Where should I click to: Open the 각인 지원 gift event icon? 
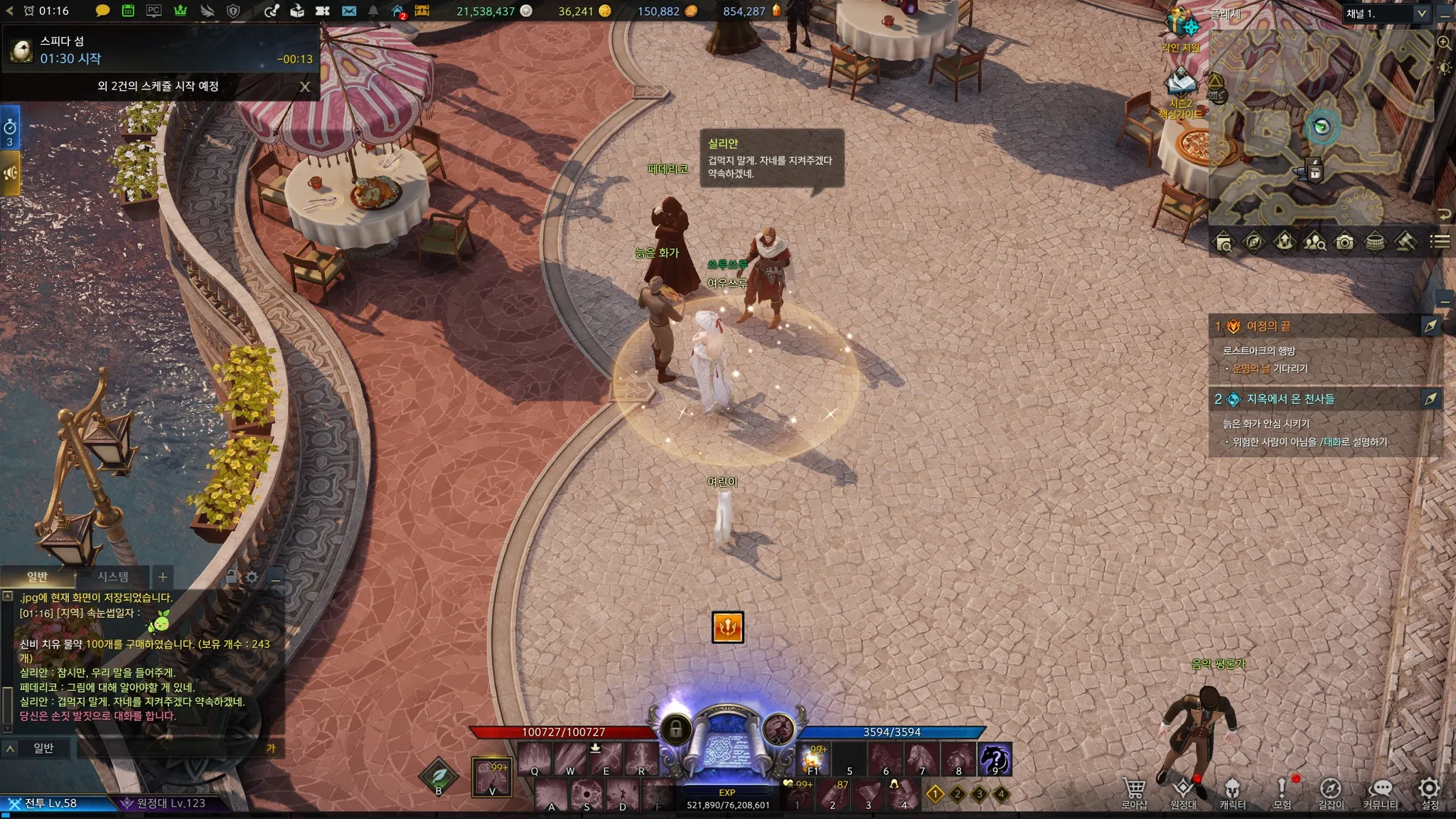1182,27
